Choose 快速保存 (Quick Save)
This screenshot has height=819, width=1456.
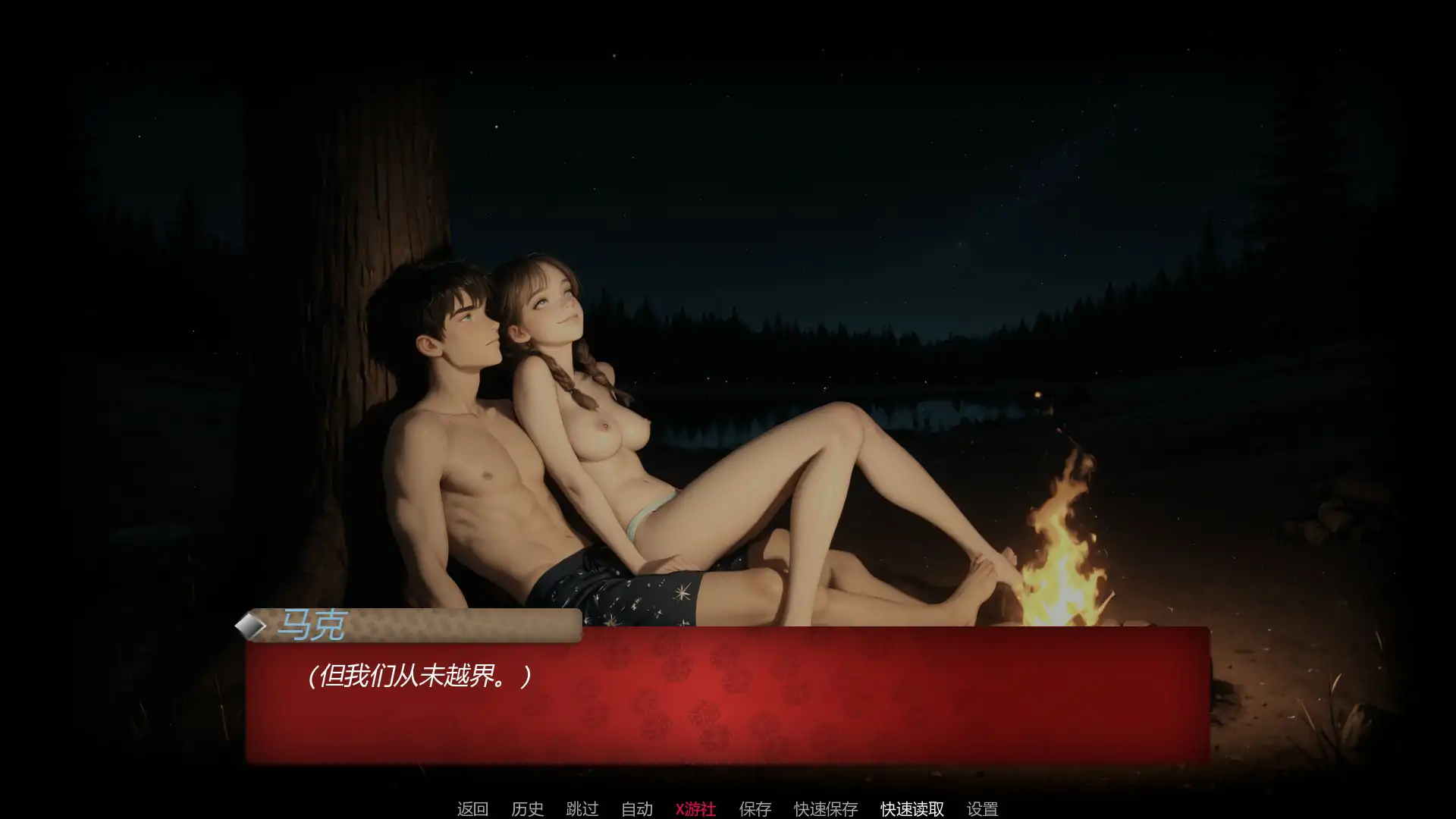coord(826,809)
